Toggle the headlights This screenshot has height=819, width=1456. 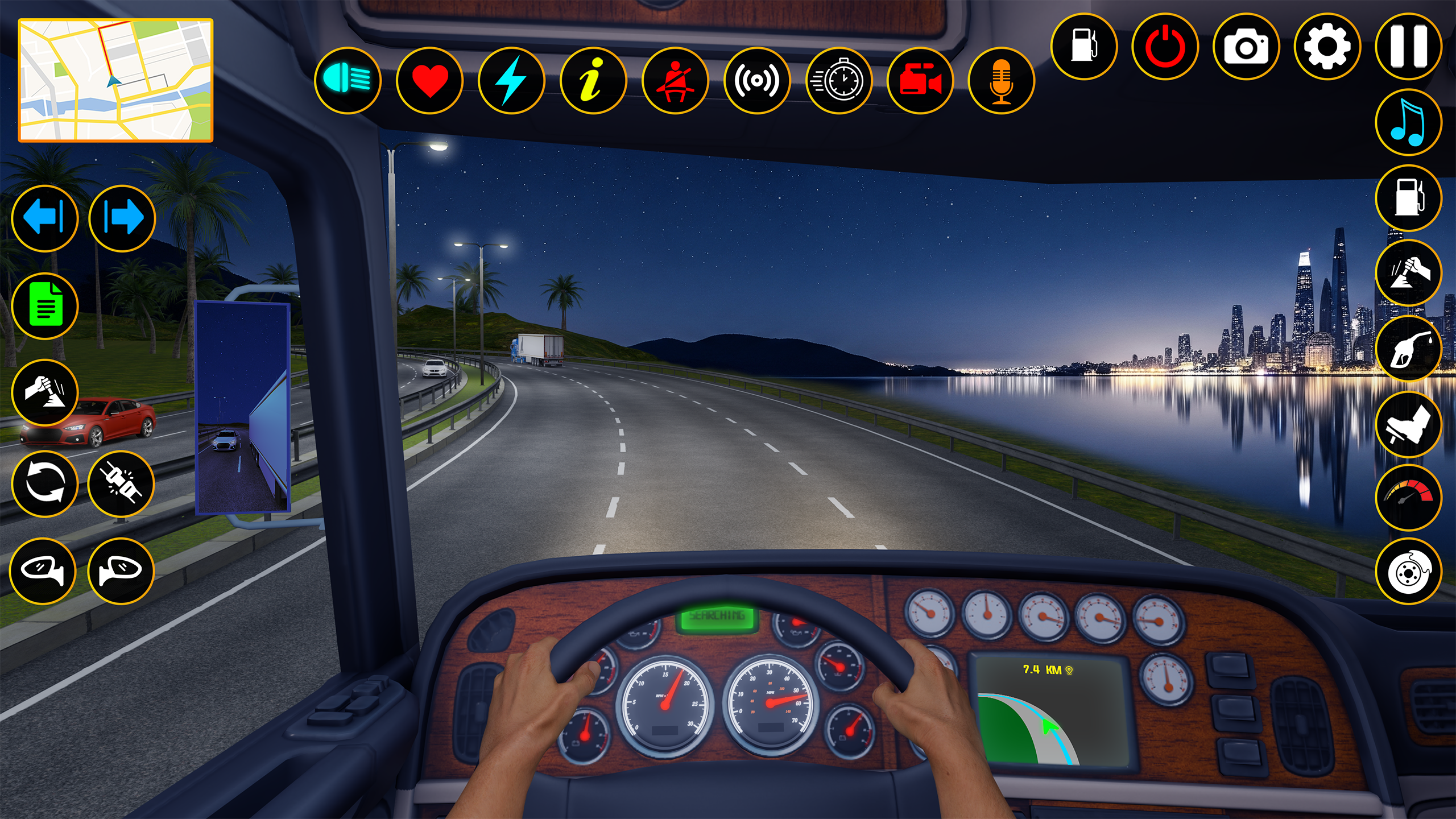tap(347, 80)
